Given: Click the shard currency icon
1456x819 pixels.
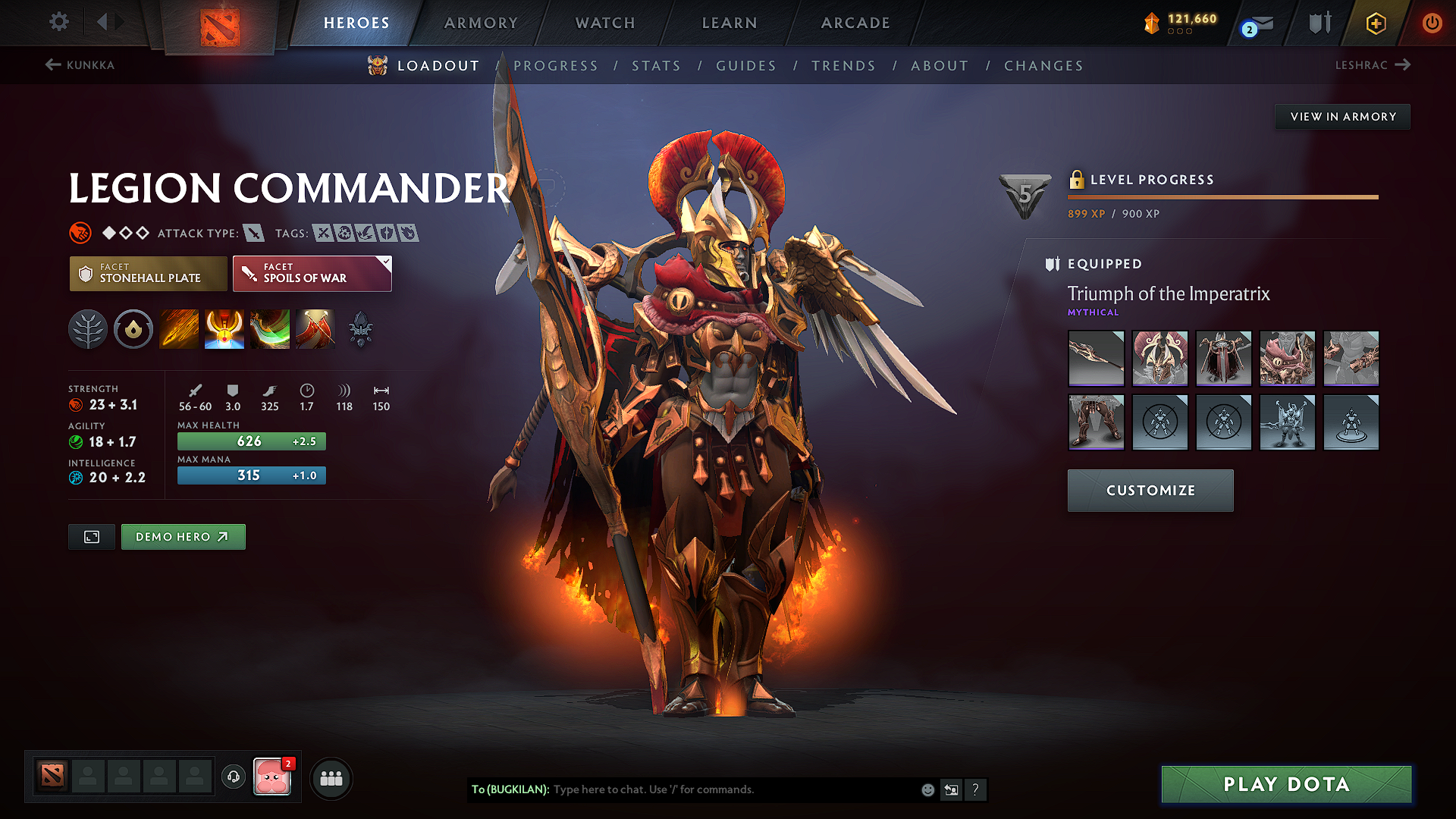Looking at the screenshot, I should (1152, 23).
